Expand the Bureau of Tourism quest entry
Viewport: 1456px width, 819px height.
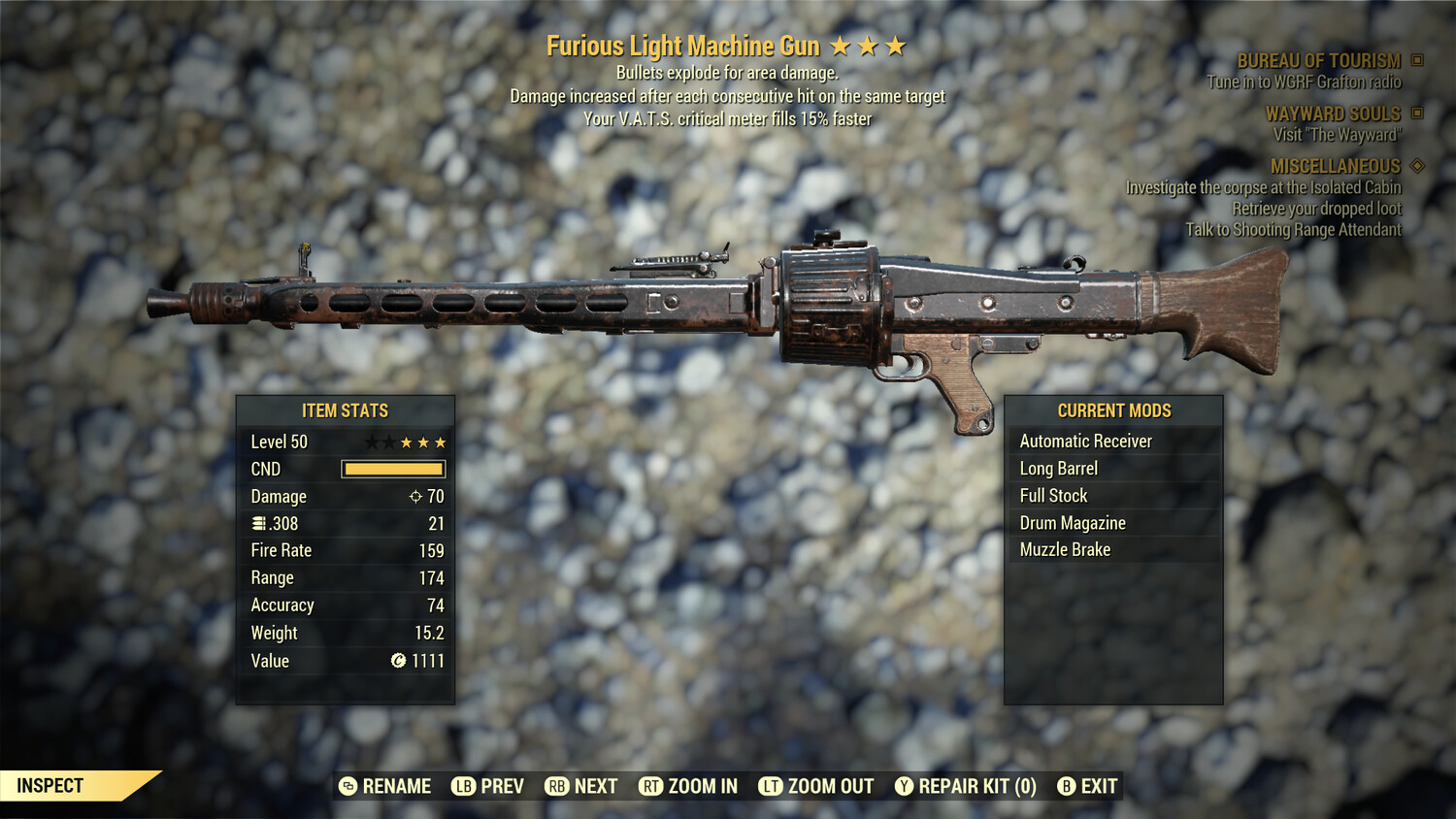[x=1319, y=59]
